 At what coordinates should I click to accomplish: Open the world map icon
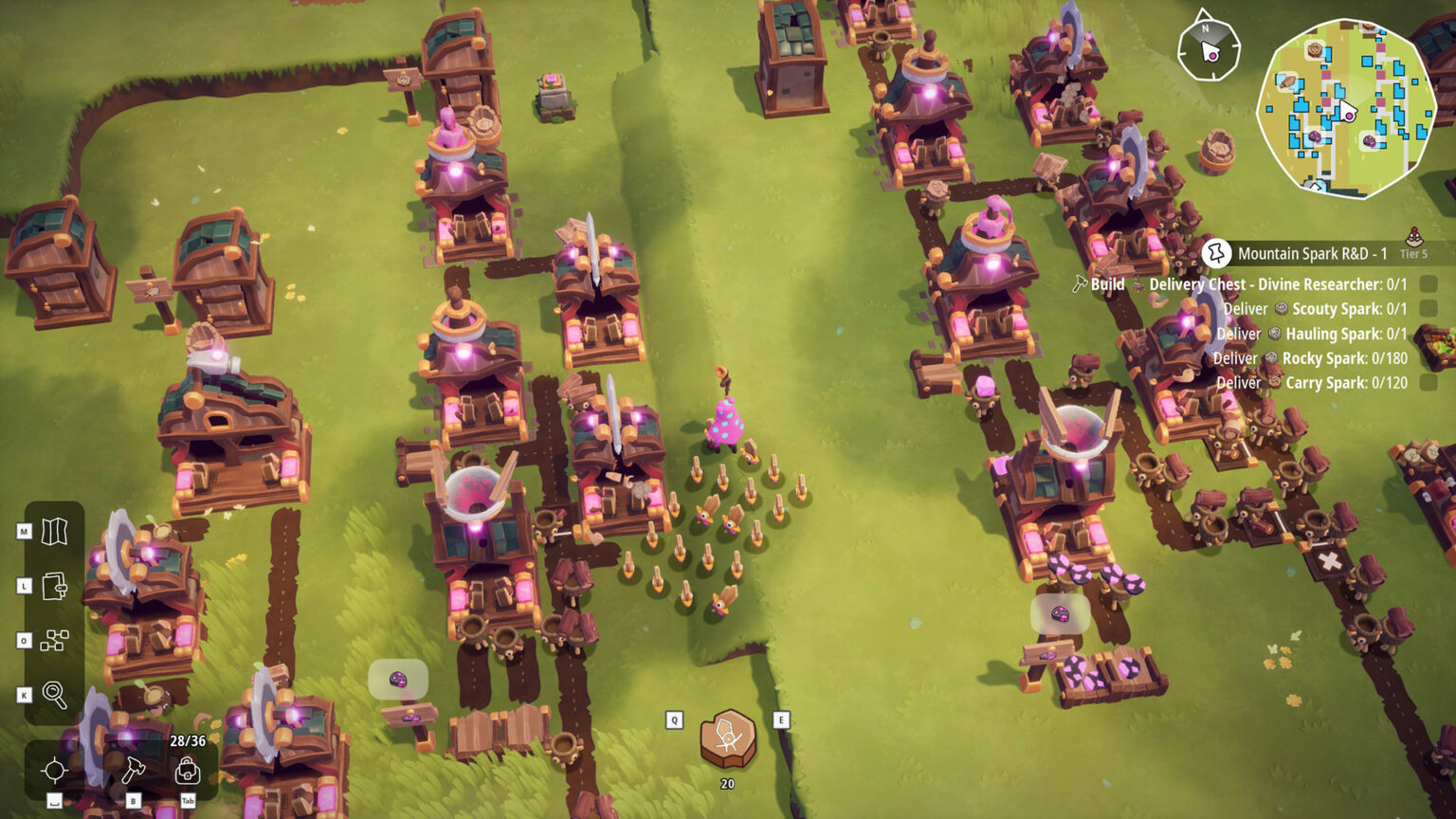(x=54, y=531)
